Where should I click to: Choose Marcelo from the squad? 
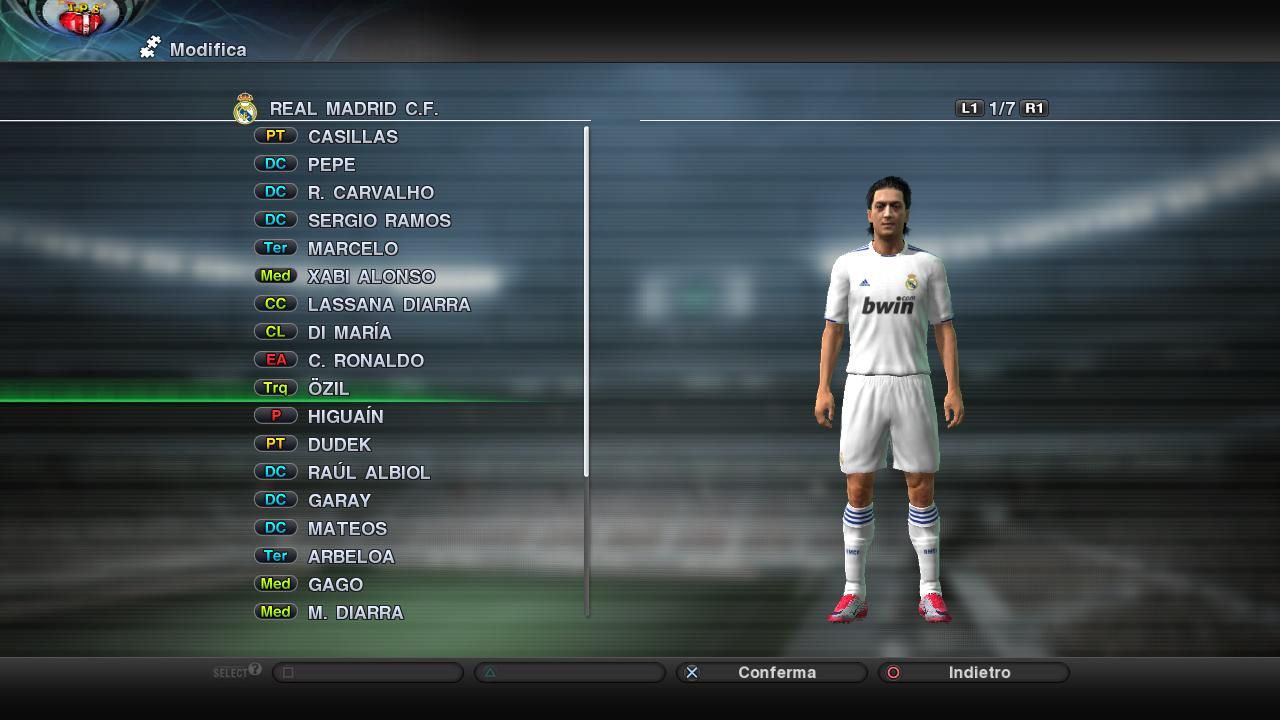click(x=352, y=249)
